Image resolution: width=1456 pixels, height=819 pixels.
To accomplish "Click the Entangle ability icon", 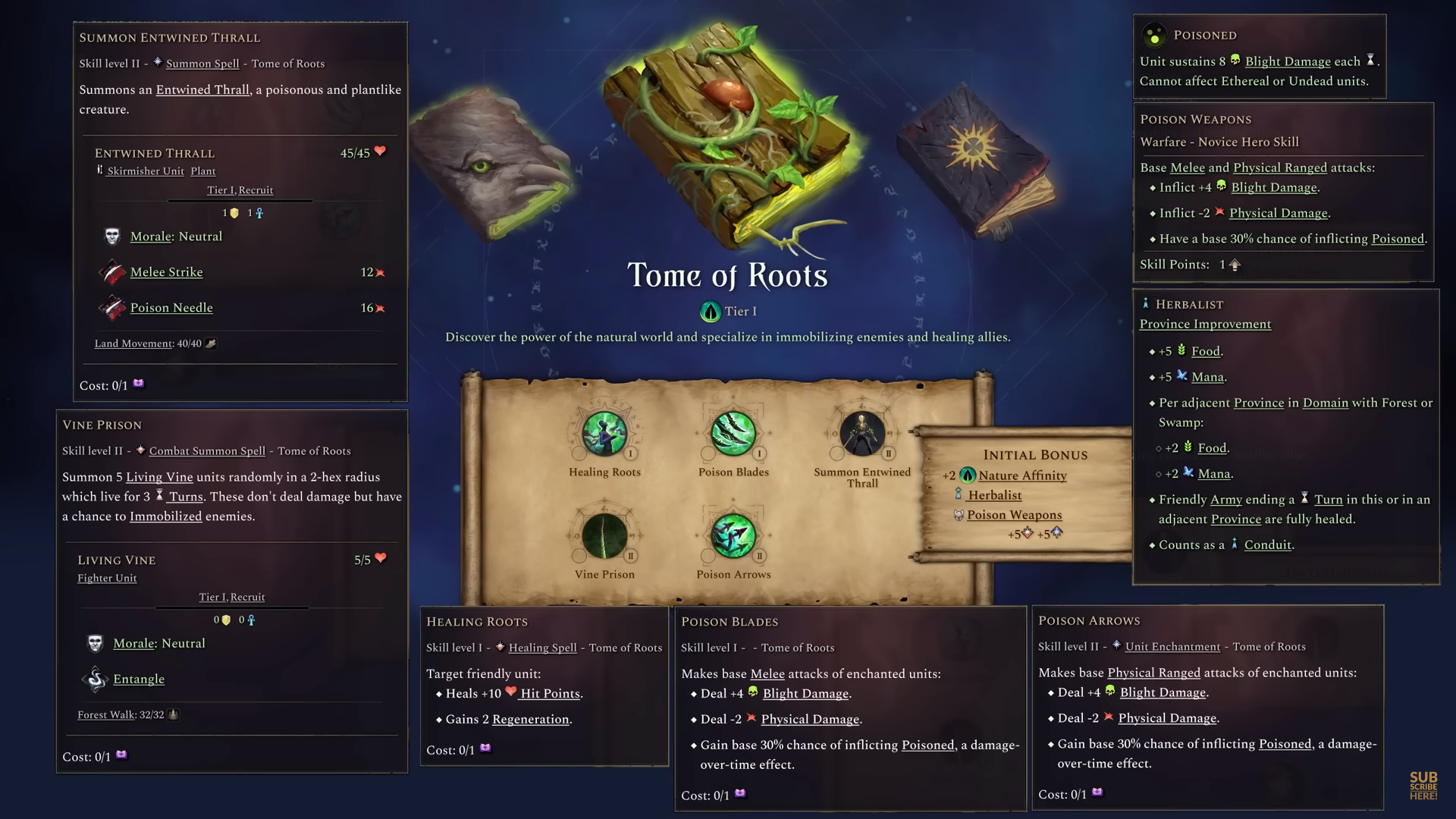I will pos(96,679).
